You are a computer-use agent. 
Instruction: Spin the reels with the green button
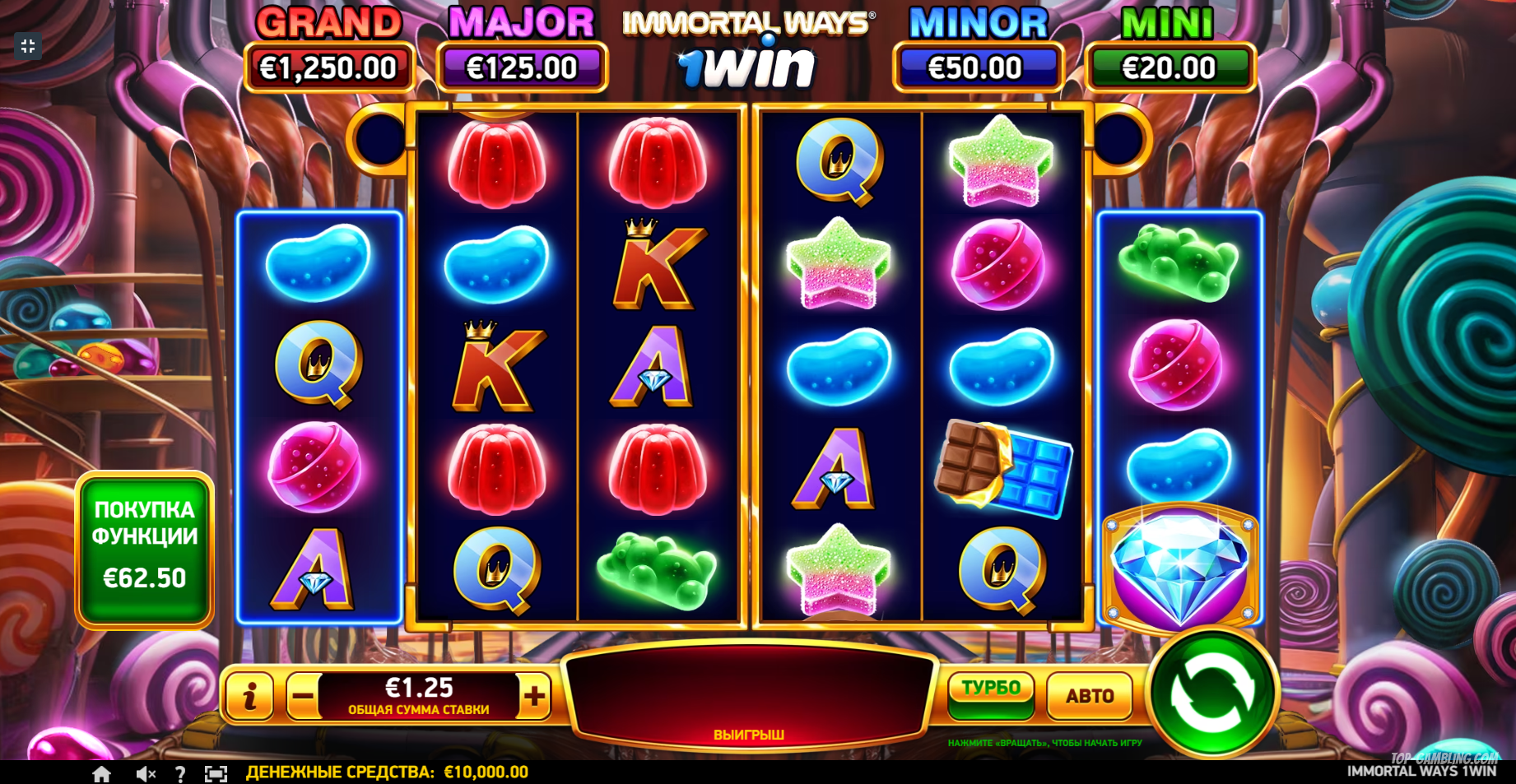1211,693
